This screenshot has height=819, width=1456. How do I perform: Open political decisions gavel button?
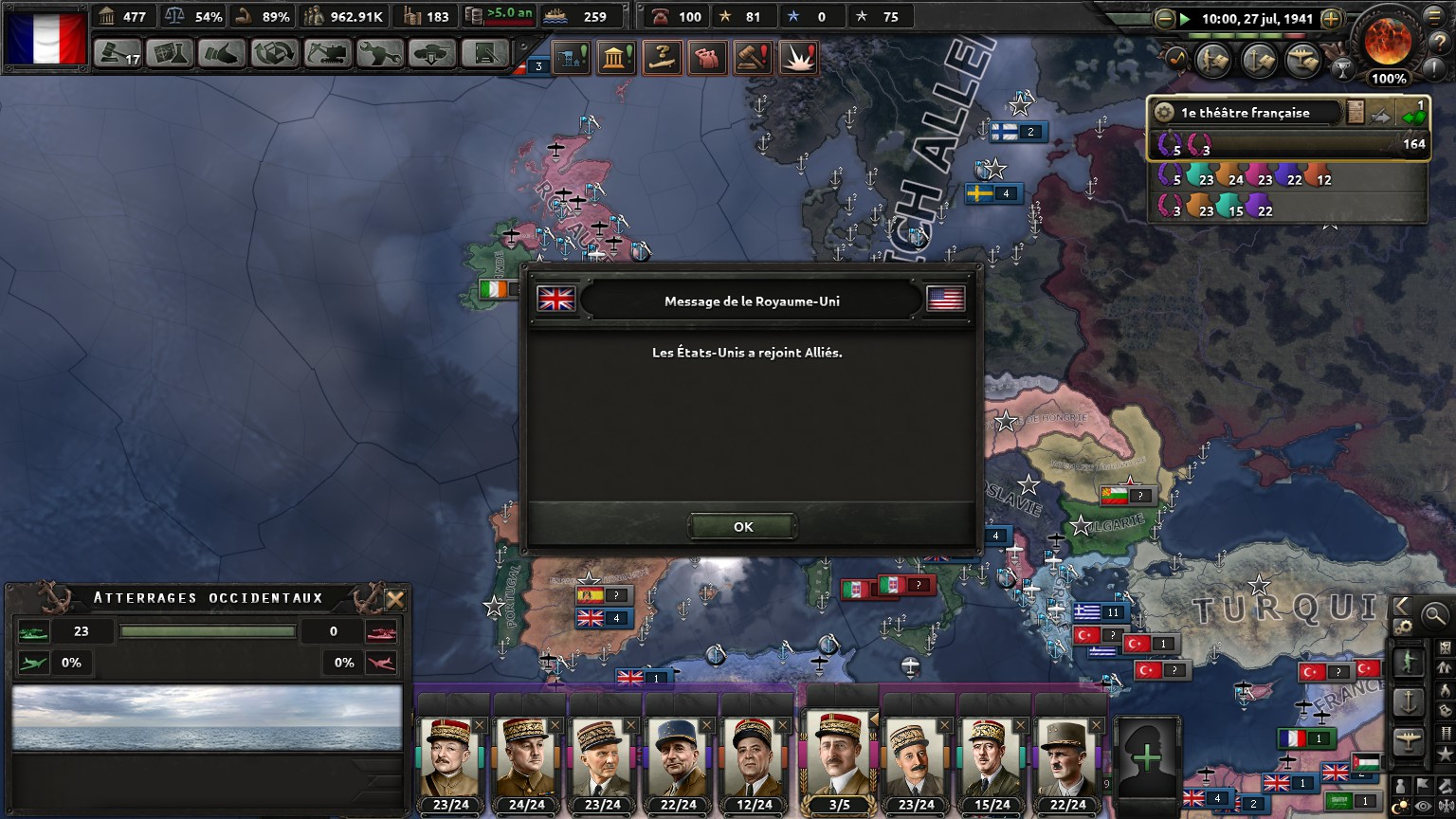pyautogui.click(x=118, y=53)
